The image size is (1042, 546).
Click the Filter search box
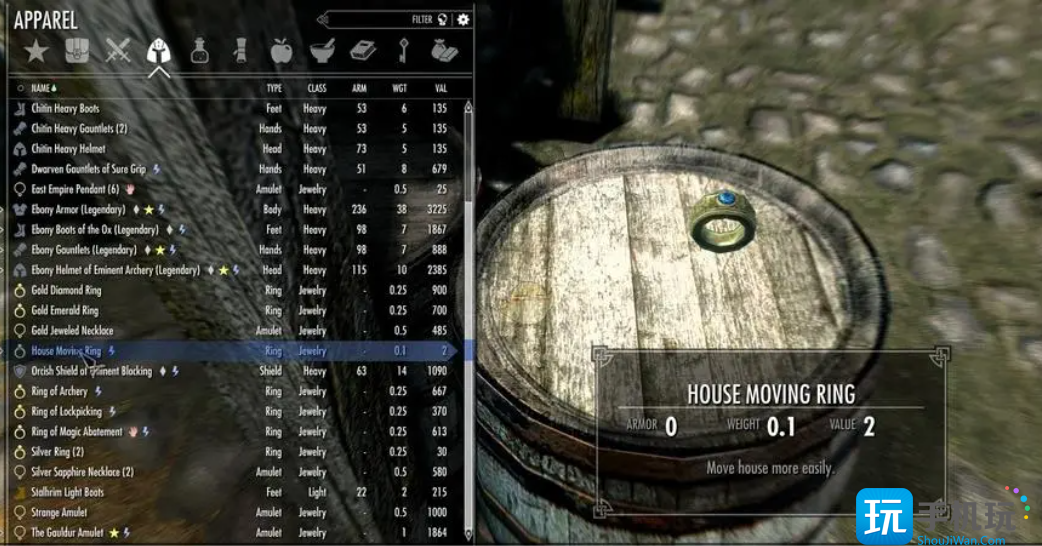pyautogui.click(x=385, y=19)
